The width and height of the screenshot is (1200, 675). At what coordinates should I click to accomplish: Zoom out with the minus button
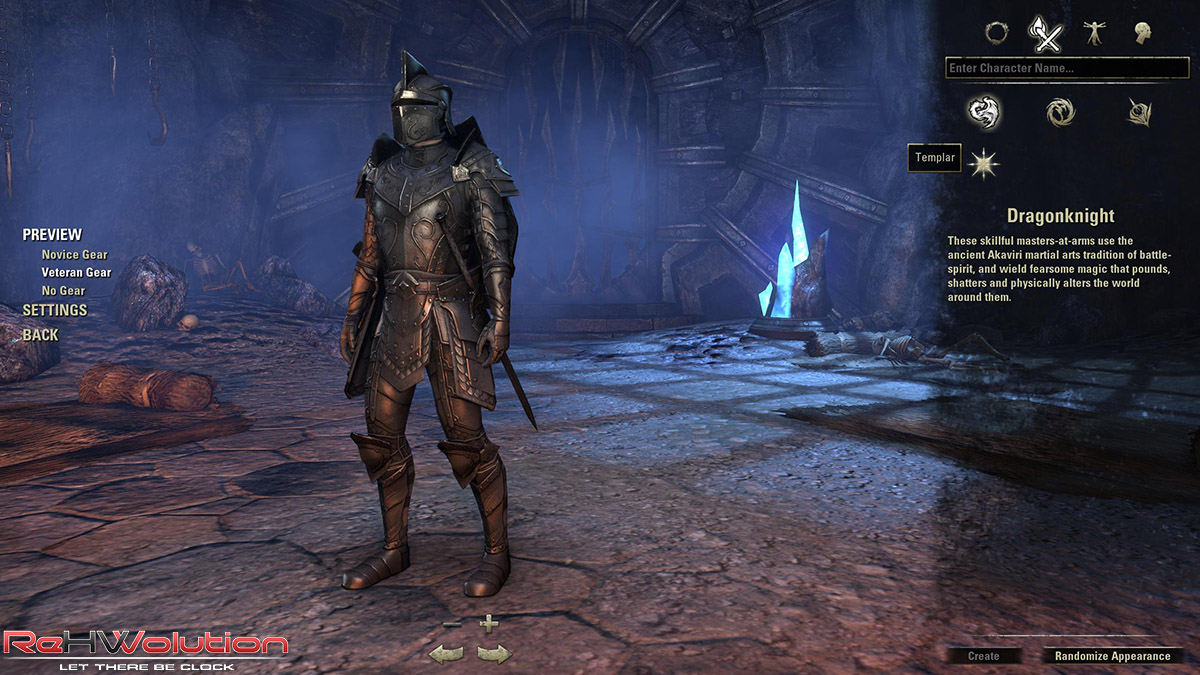[451, 624]
